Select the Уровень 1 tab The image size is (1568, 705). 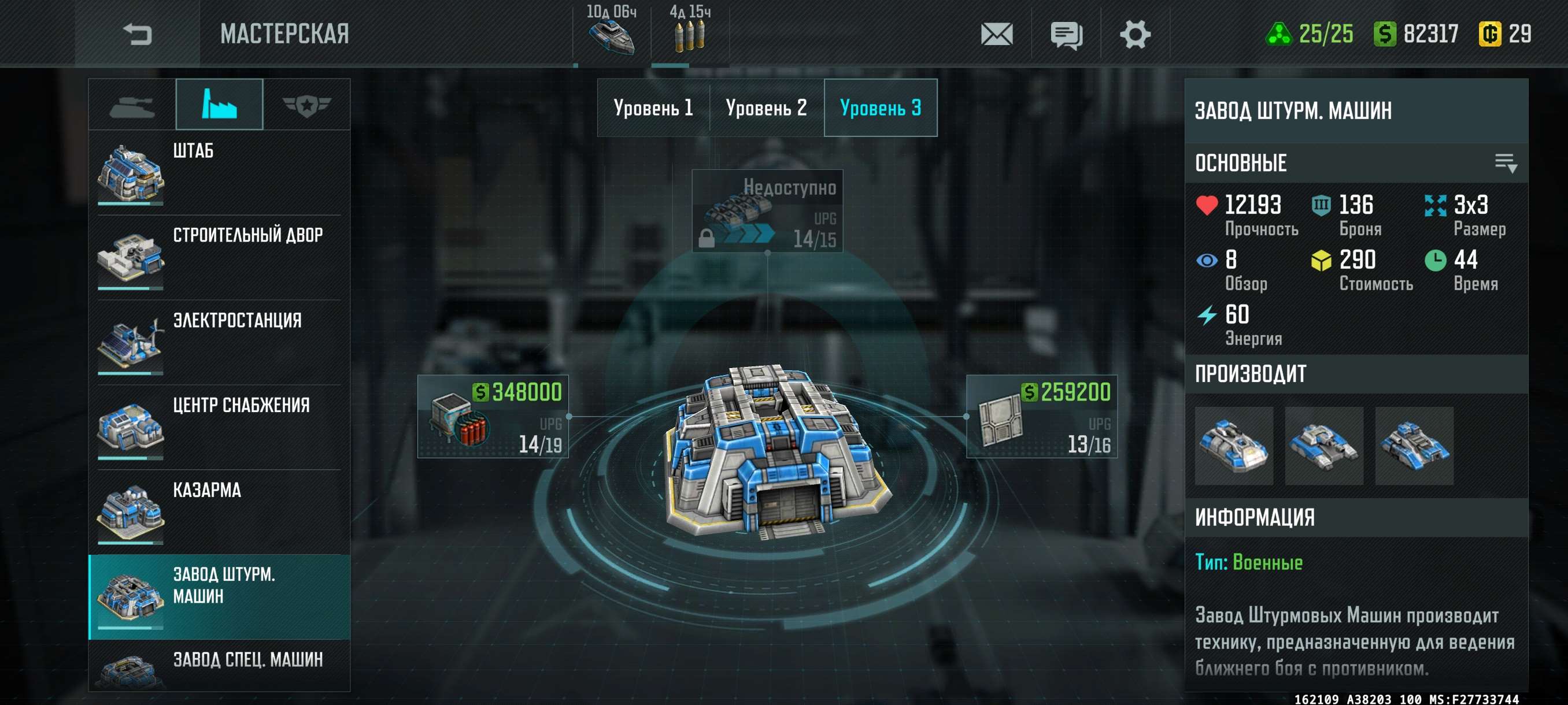[x=653, y=107]
